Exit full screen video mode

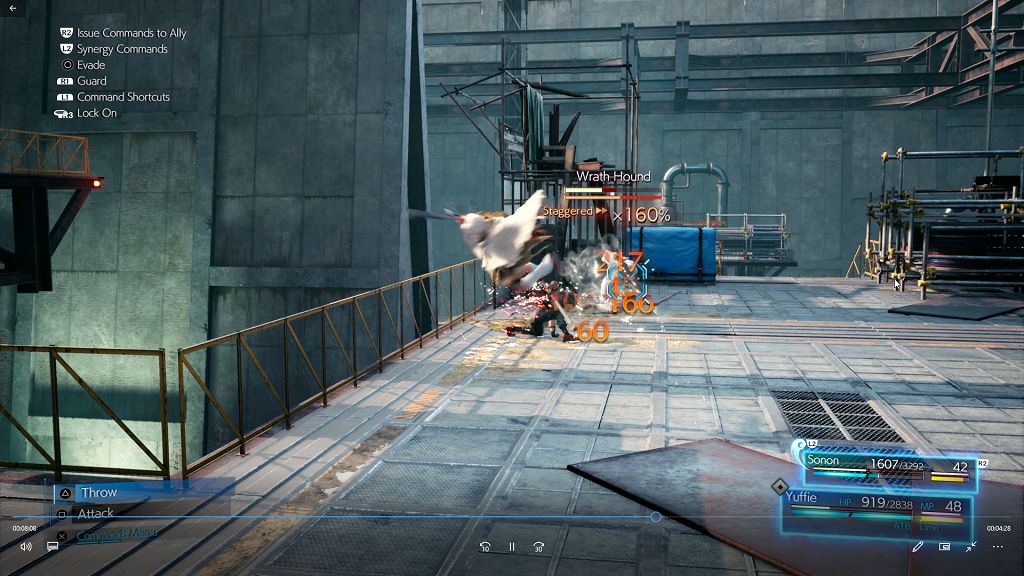coord(971,547)
